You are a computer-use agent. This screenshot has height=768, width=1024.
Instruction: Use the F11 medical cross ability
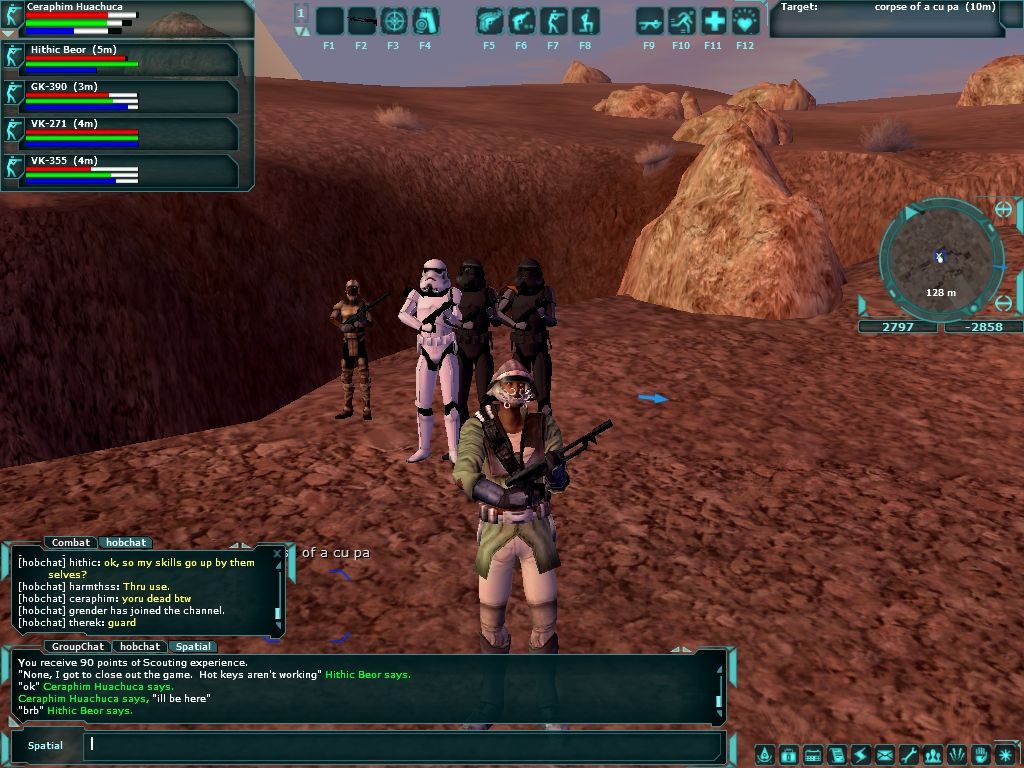point(713,21)
